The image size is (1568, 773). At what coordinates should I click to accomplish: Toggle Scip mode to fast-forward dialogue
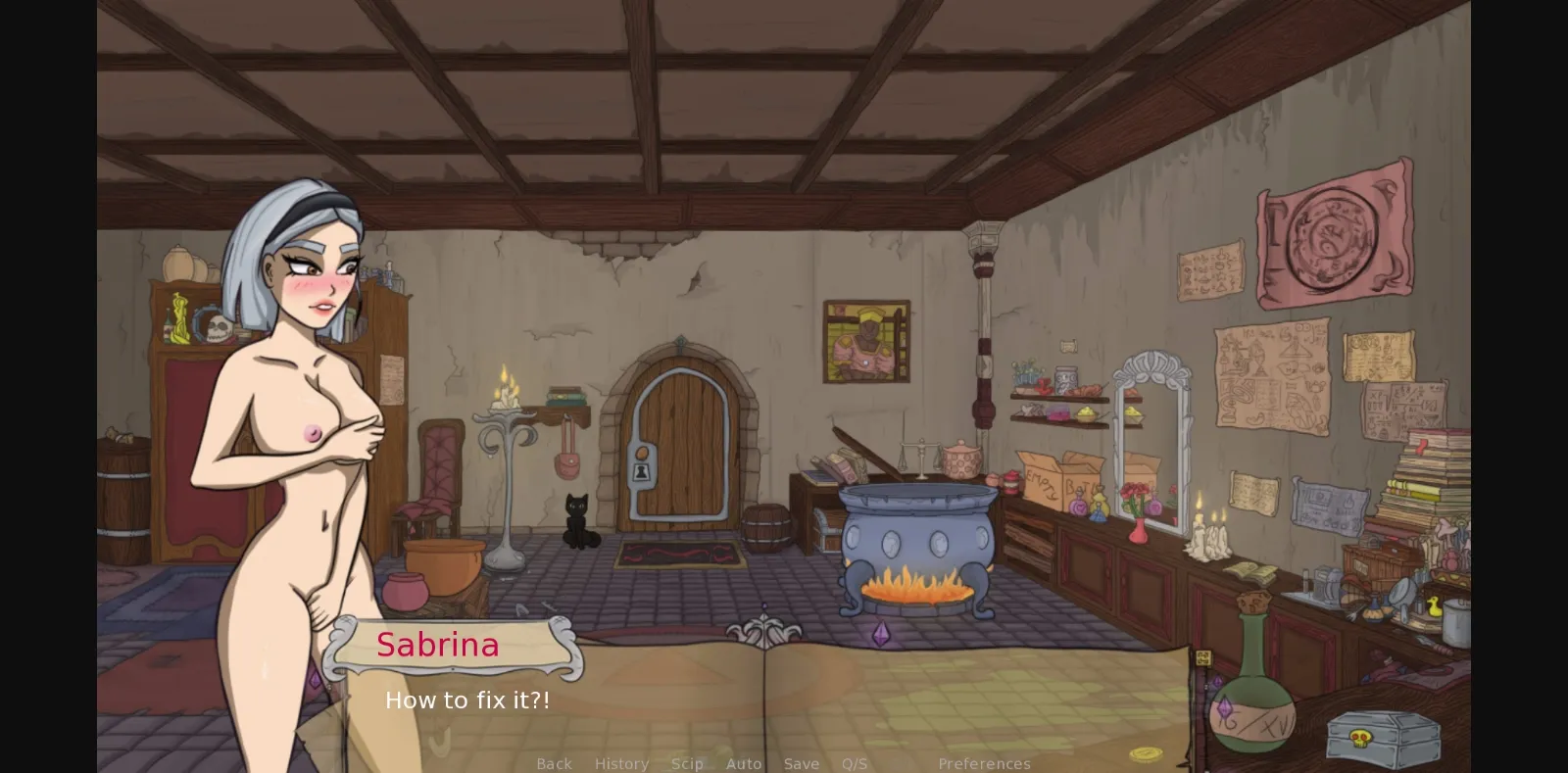tap(687, 763)
